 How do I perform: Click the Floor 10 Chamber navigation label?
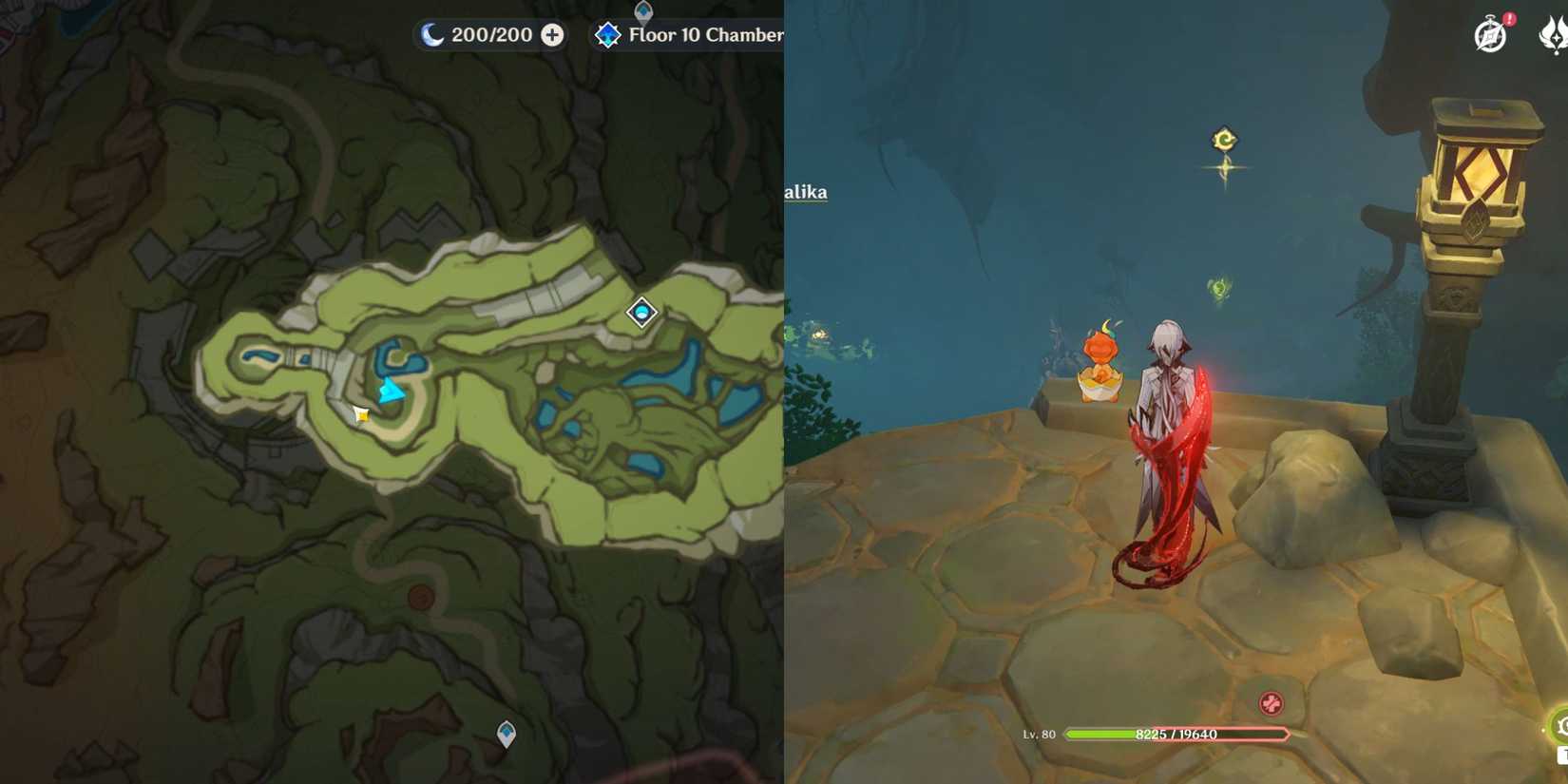[x=703, y=34]
